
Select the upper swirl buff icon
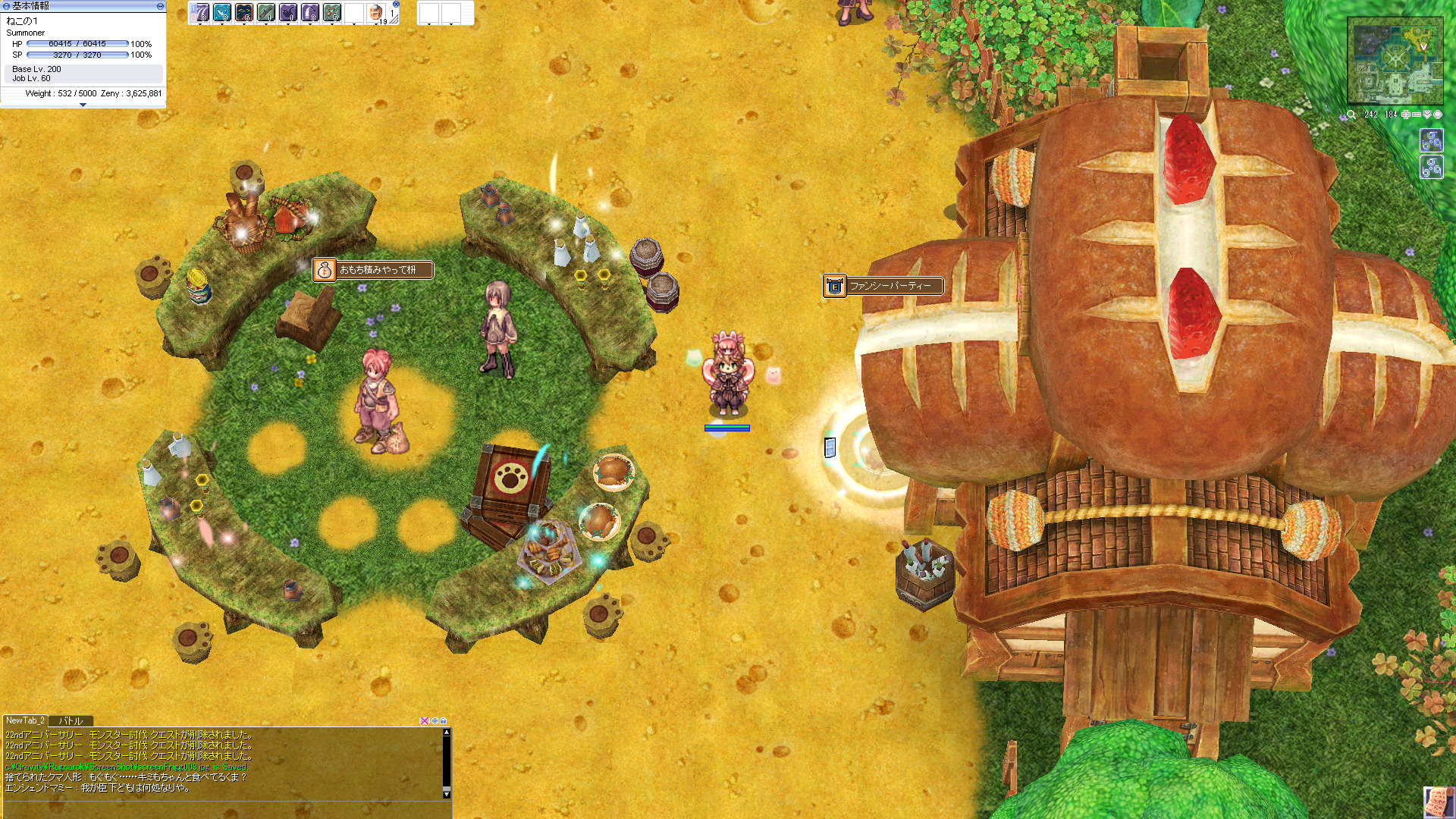[1431, 141]
